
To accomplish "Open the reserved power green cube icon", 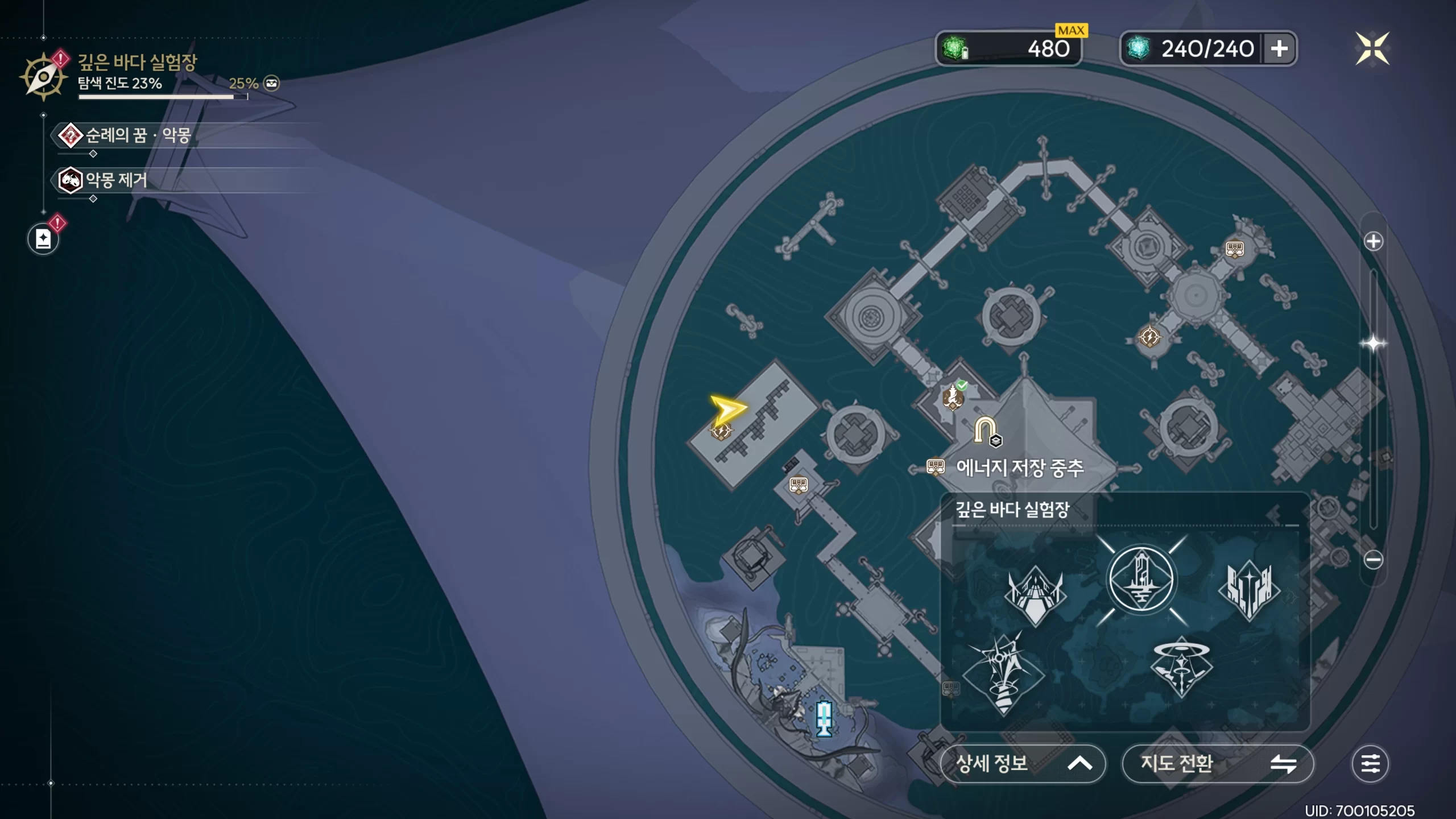I will tap(955, 48).
